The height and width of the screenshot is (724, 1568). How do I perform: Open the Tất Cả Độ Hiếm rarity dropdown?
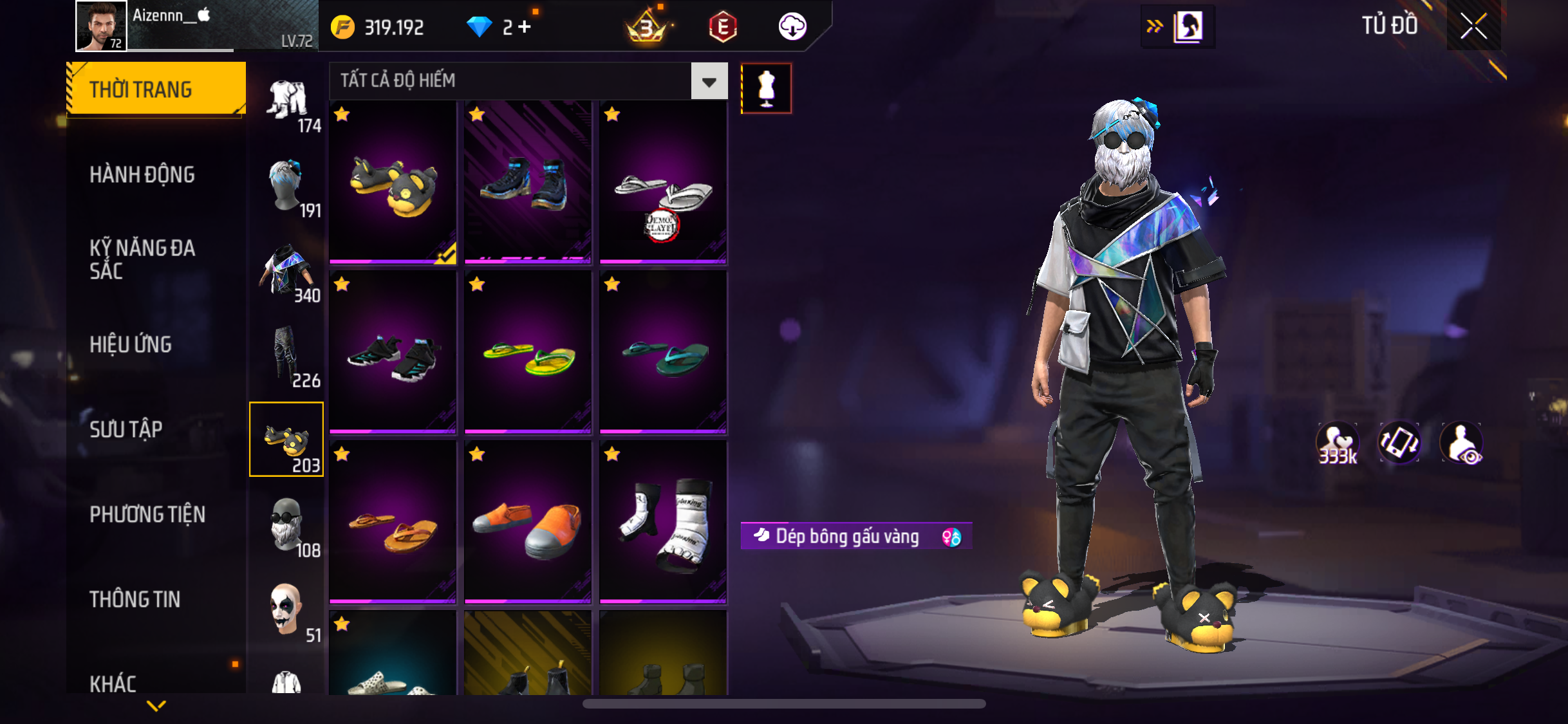(709, 81)
